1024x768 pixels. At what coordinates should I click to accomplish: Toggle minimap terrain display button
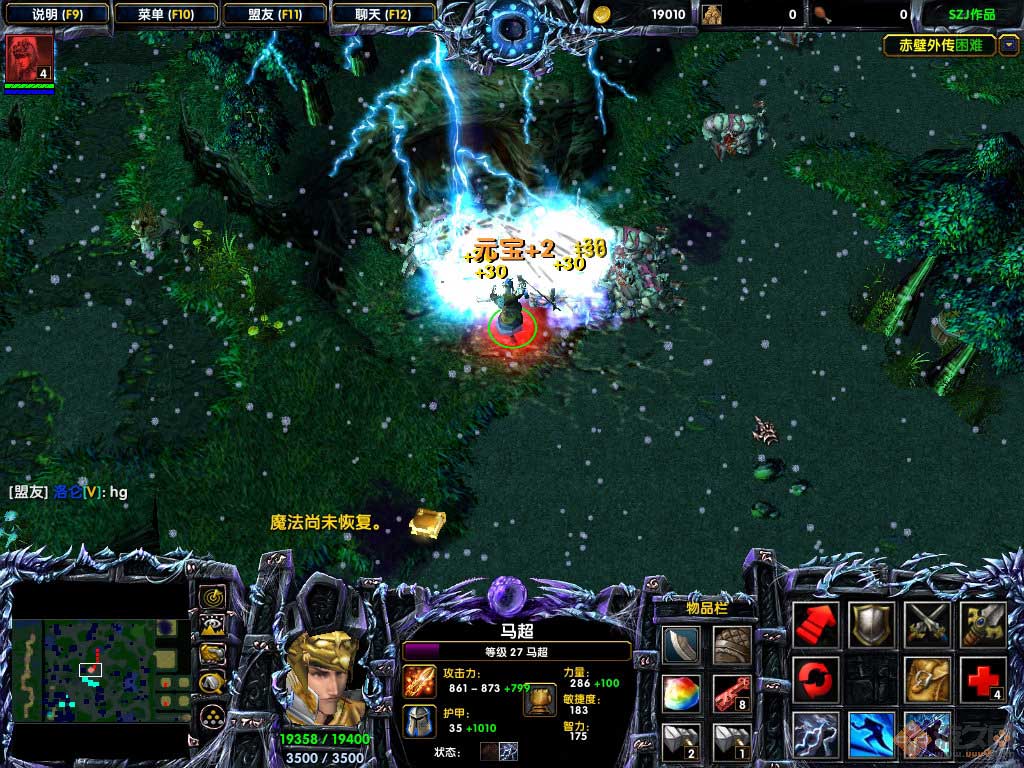(x=212, y=626)
